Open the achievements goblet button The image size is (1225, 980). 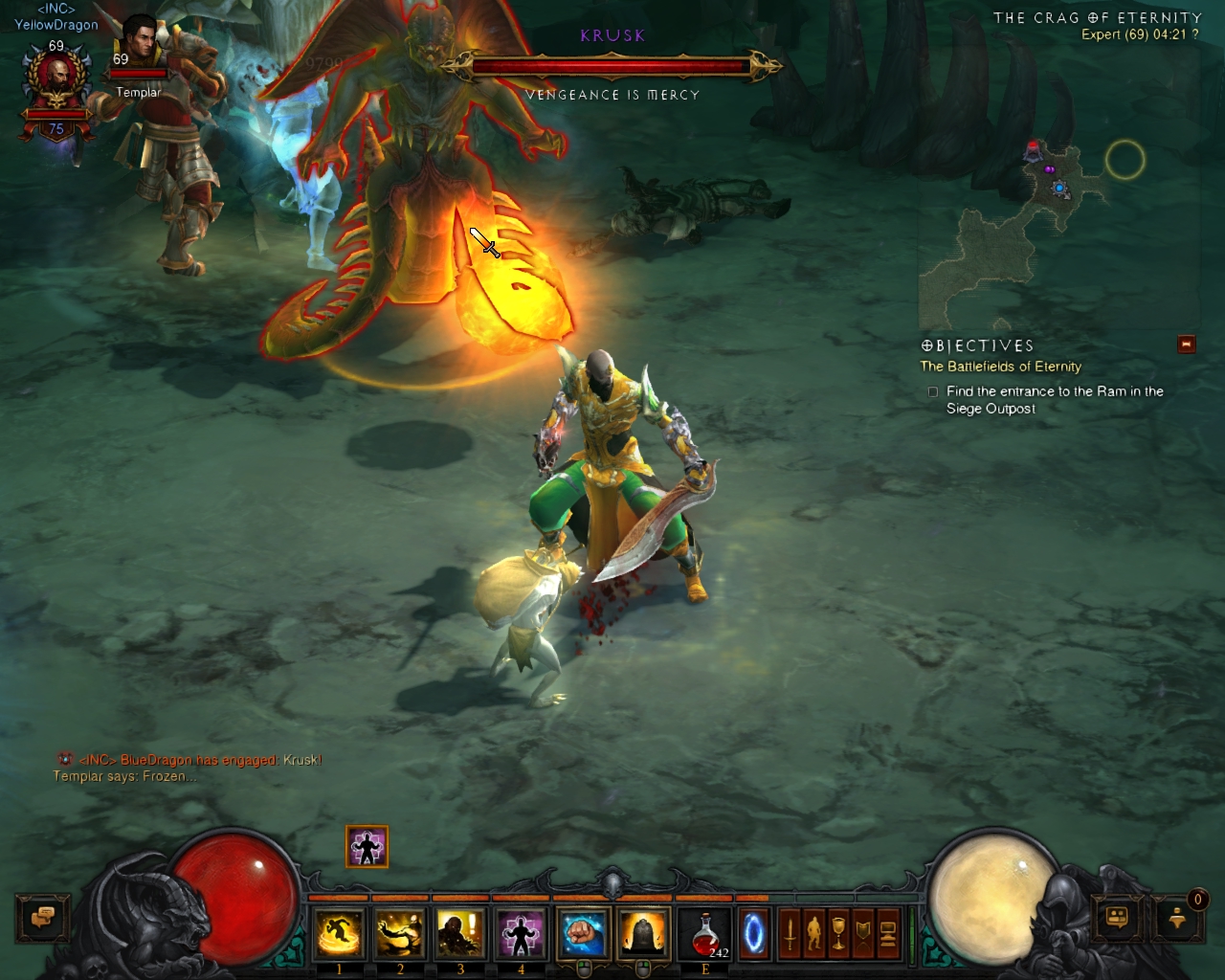point(838,933)
